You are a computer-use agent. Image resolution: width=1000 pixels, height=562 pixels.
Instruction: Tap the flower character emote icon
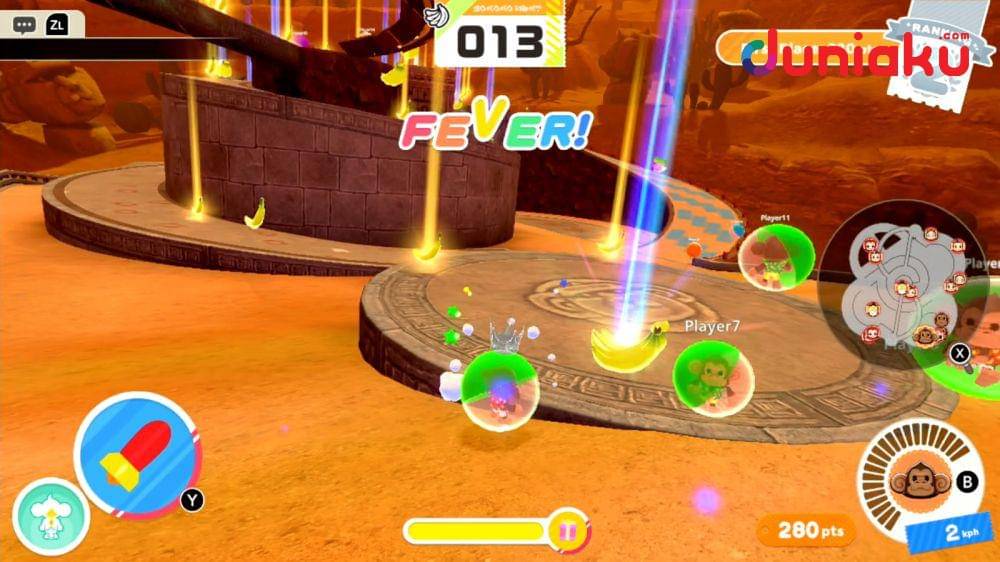point(51,515)
